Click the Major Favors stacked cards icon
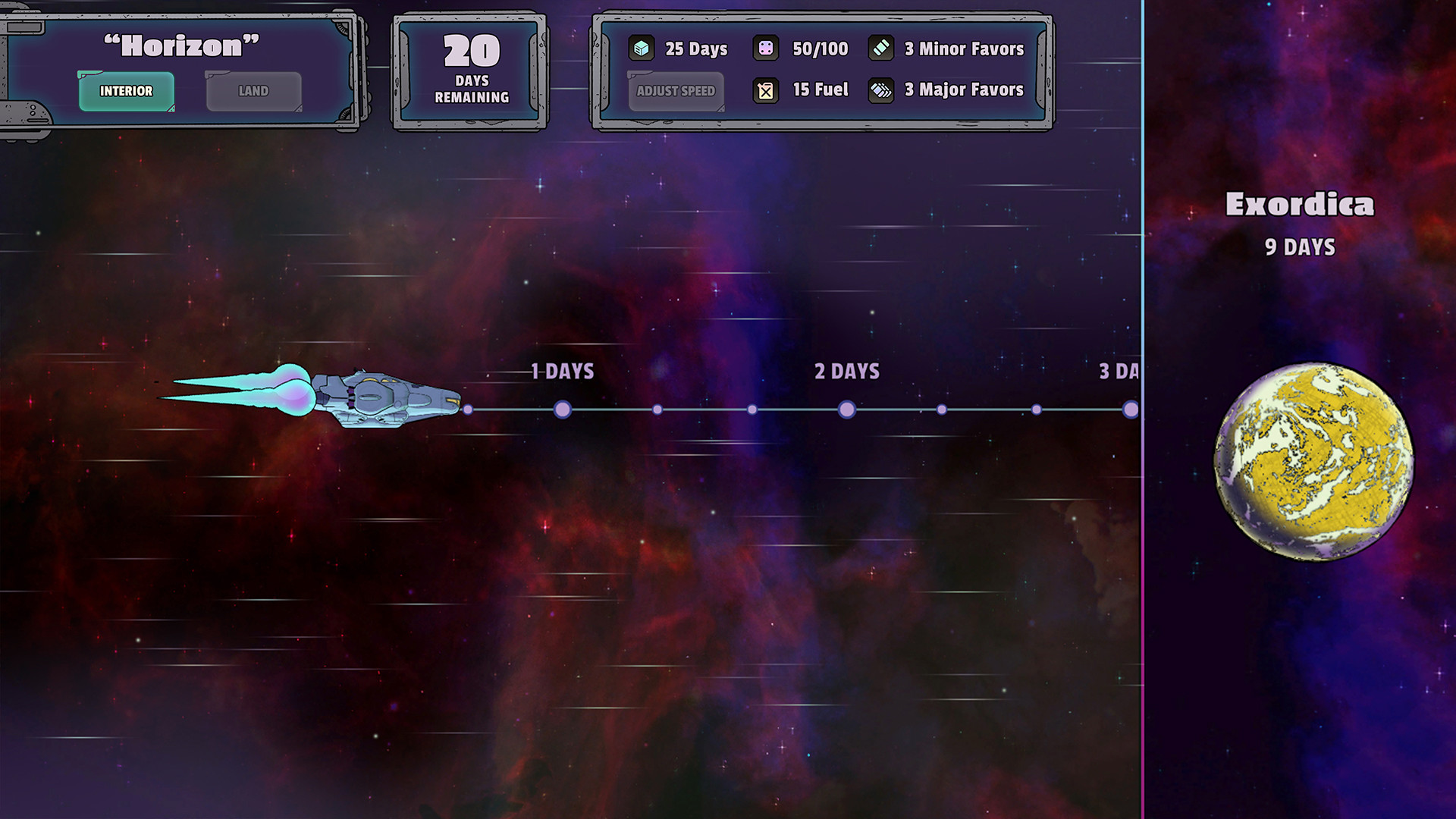Screen dimensions: 1456x819 click(880, 90)
